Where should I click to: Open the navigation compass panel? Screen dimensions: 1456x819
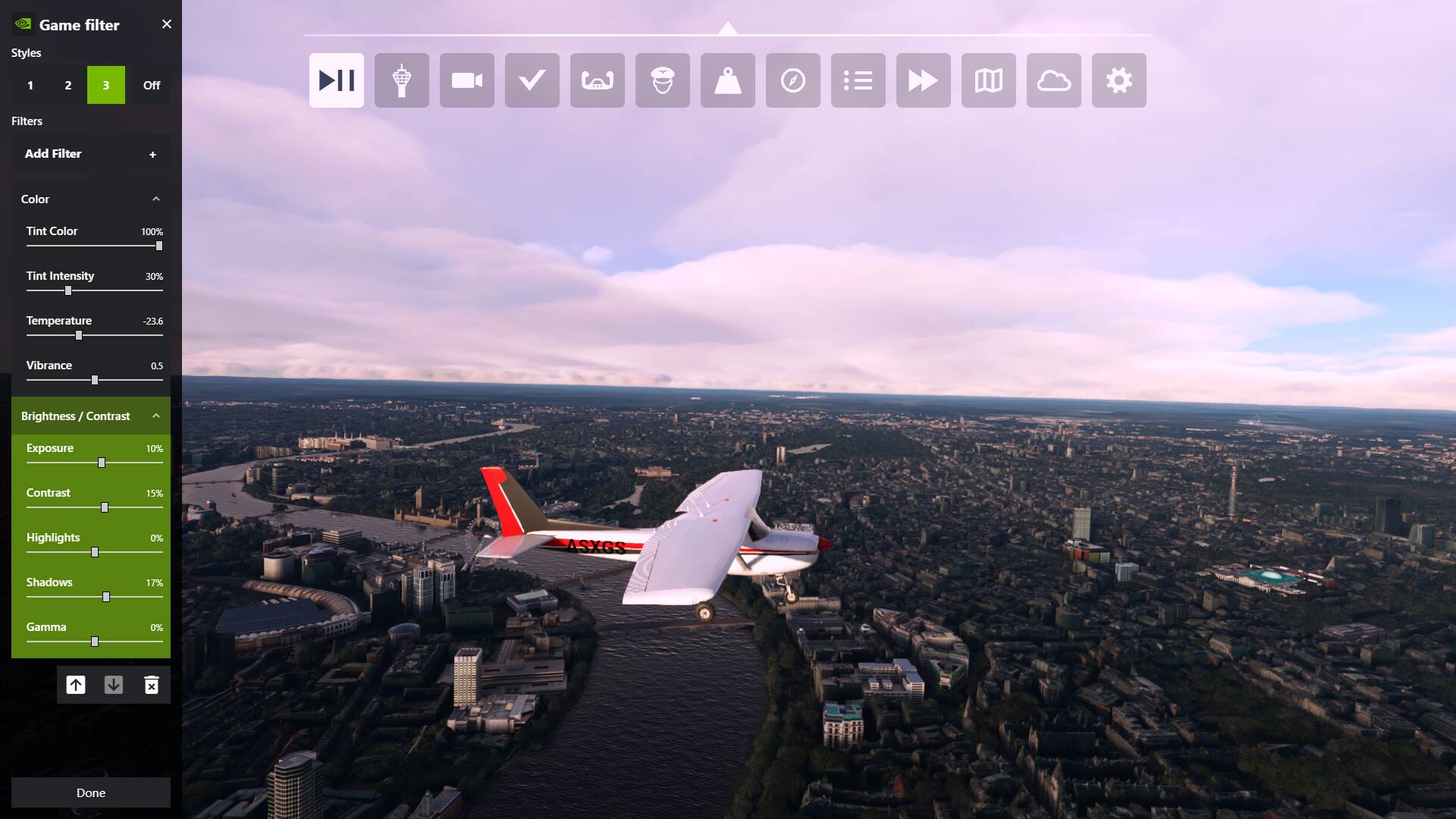click(792, 80)
